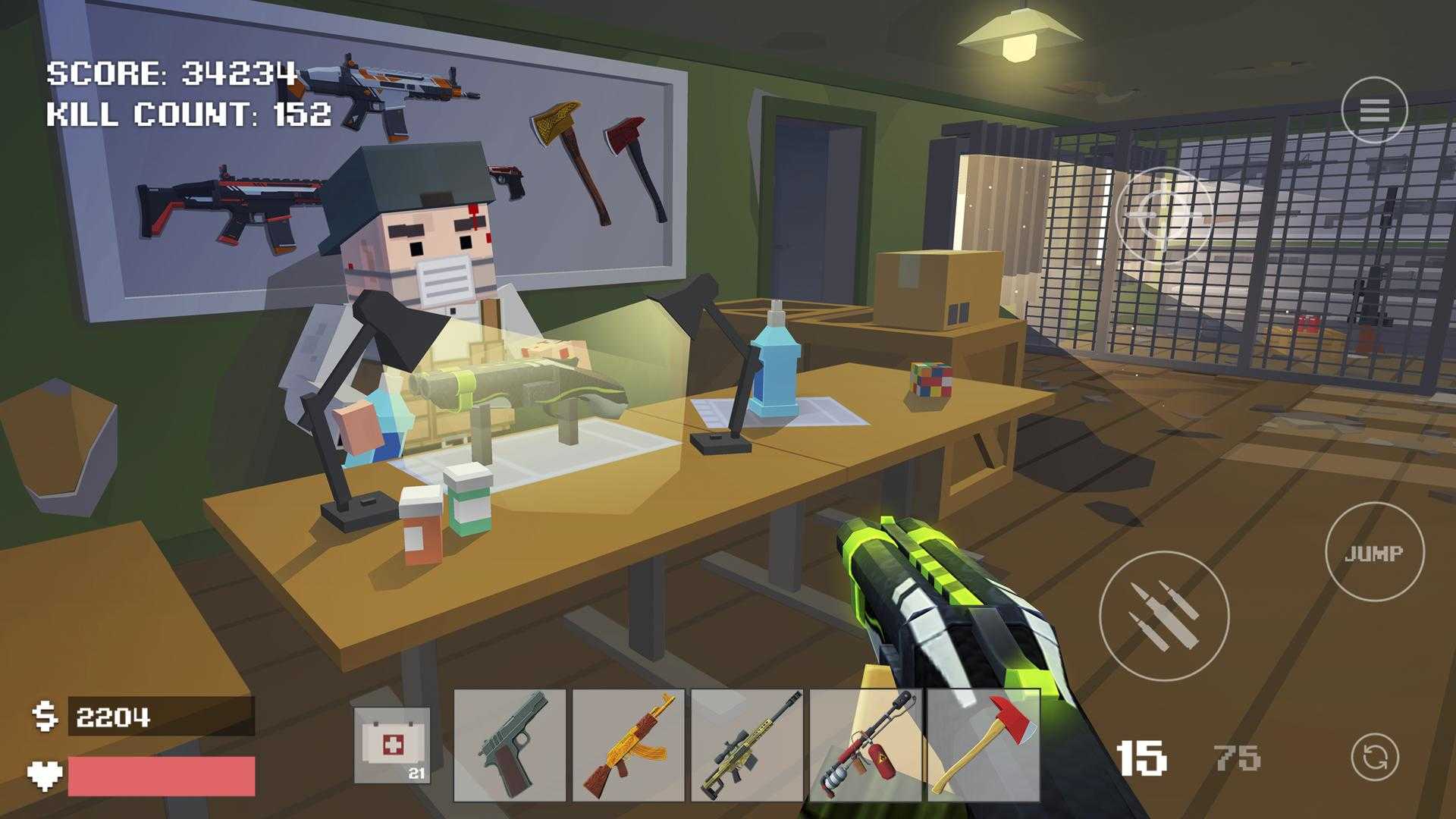Image resolution: width=1456 pixels, height=819 pixels.
Task: Switch to the sniper rifle slot
Action: pos(747,745)
